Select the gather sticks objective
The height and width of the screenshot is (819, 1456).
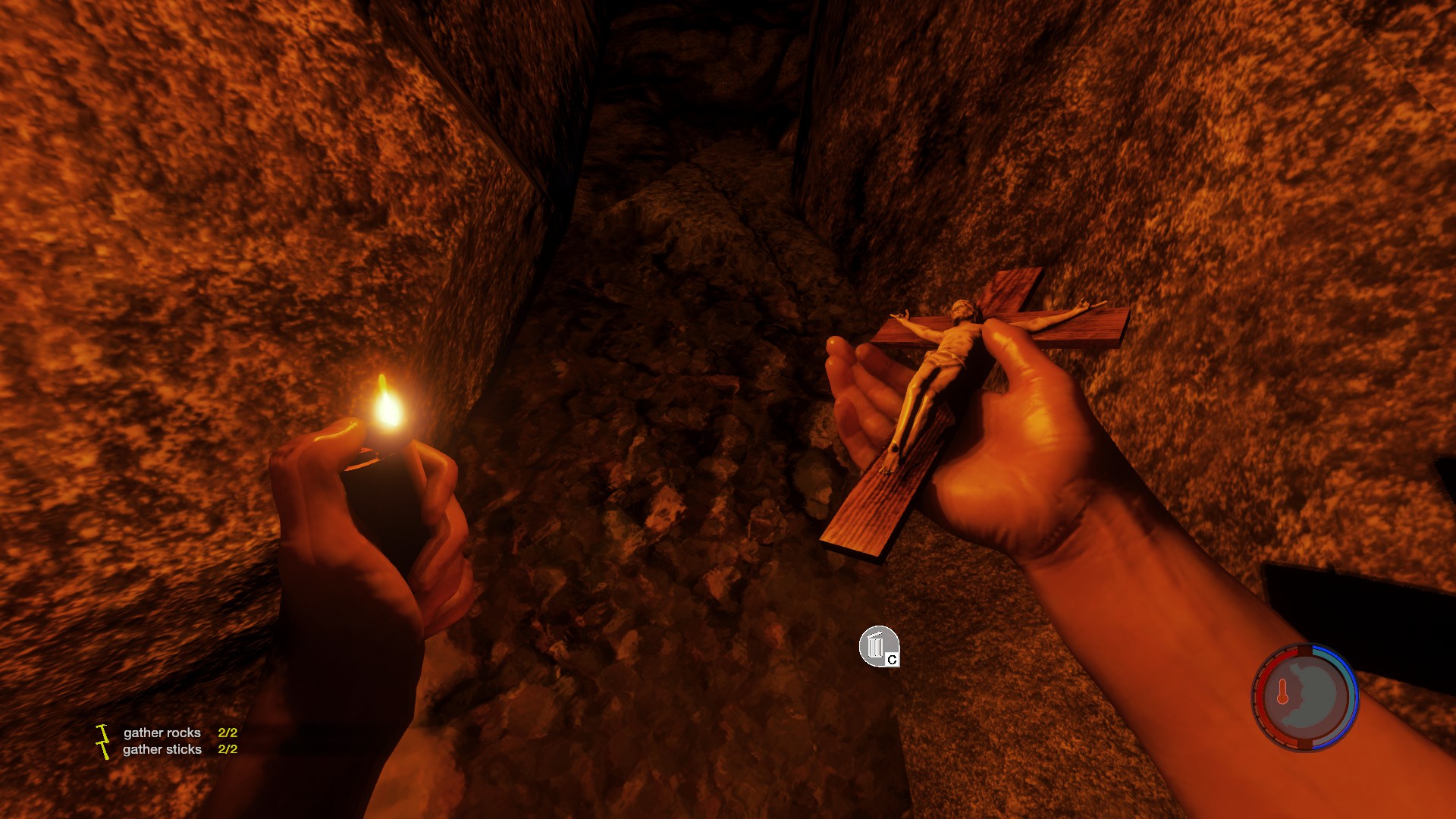(162, 749)
